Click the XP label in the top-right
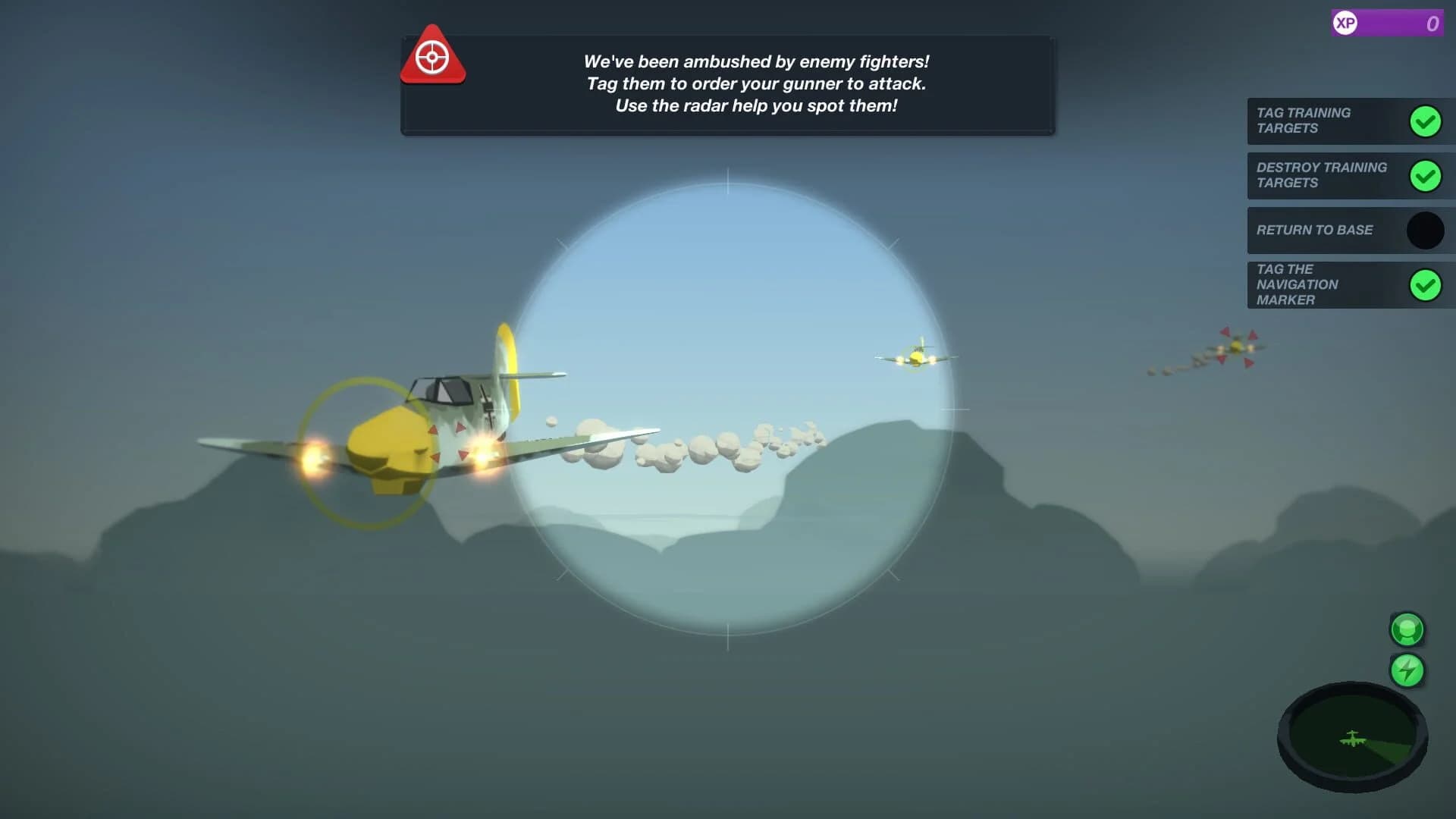The height and width of the screenshot is (819, 1456). [x=1346, y=23]
